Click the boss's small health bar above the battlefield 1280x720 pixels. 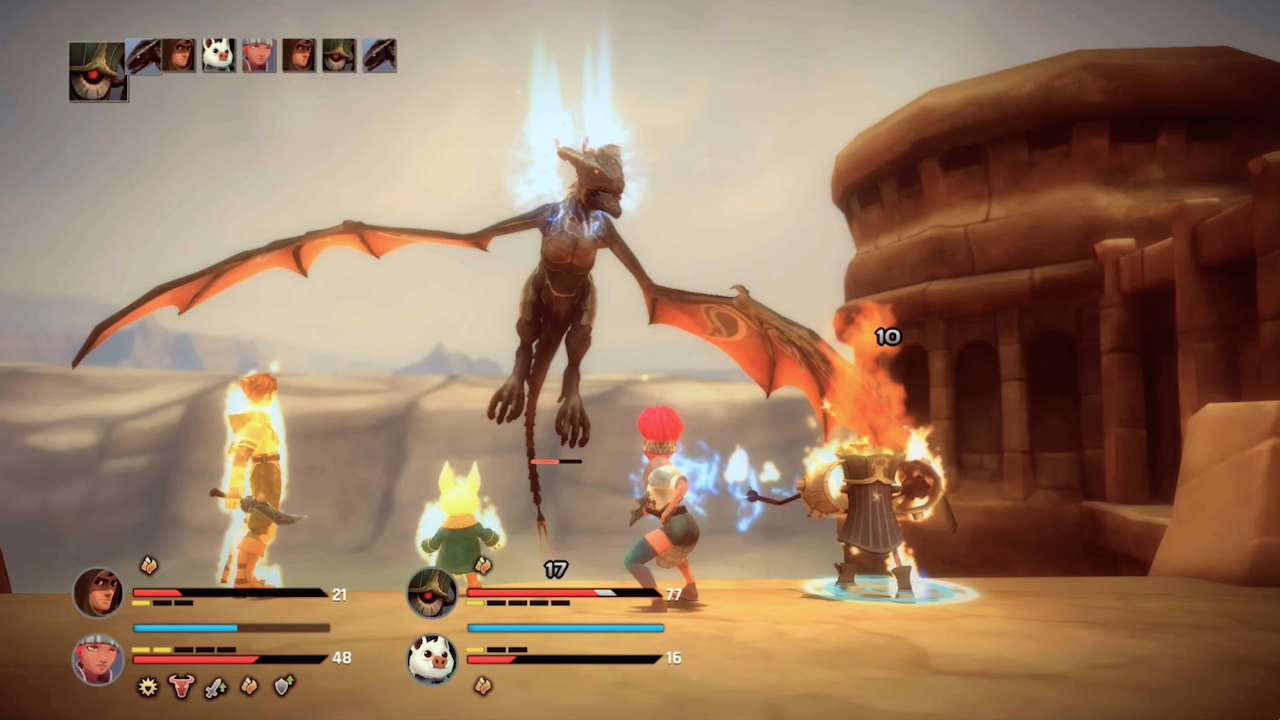click(558, 461)
